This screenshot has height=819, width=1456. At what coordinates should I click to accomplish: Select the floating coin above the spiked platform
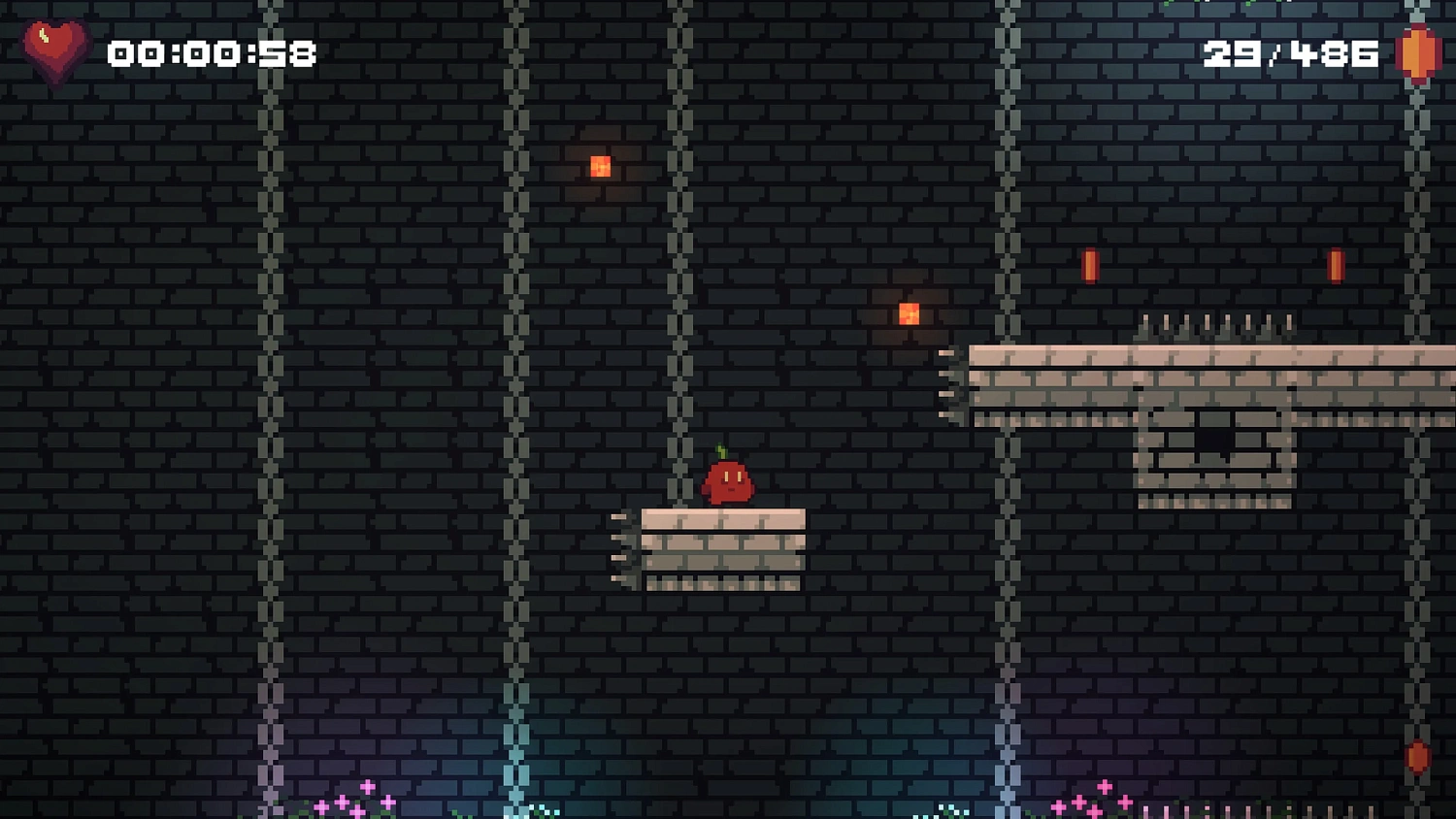[1089, 264]
